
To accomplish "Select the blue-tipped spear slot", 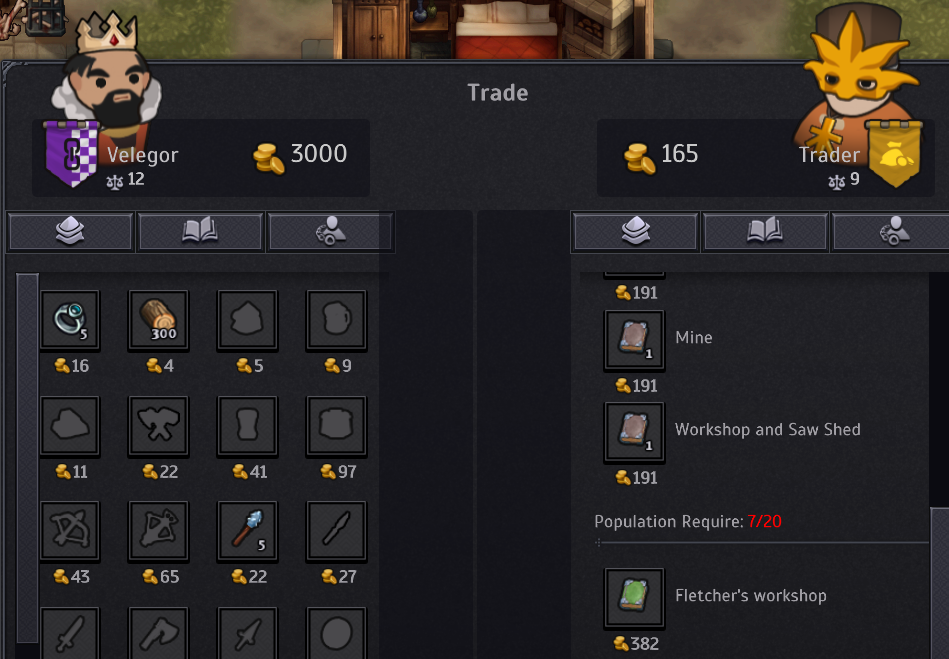I will click(247, 531).
